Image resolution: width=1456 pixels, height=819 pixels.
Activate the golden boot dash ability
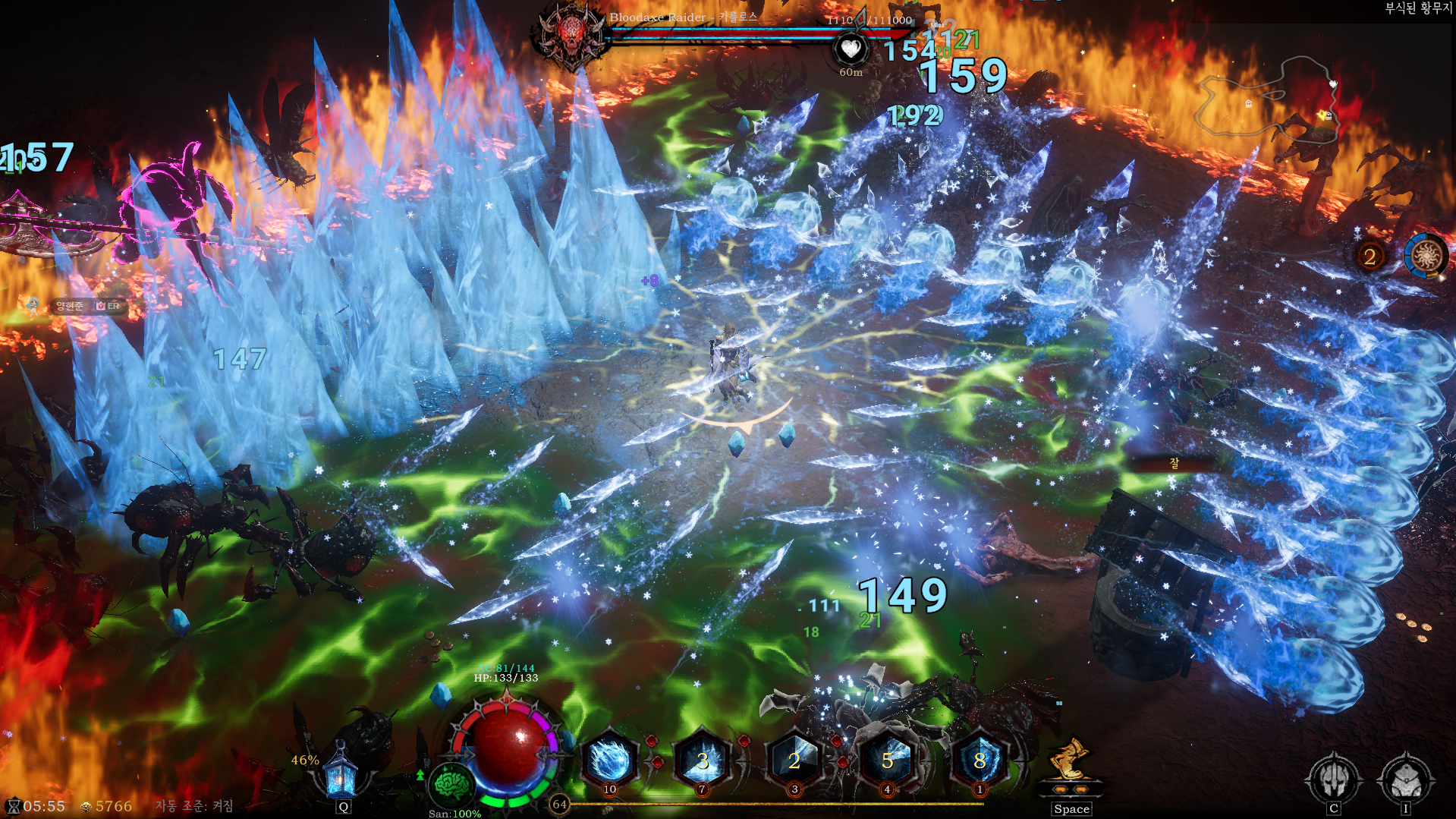click(x=1070, y=761)
